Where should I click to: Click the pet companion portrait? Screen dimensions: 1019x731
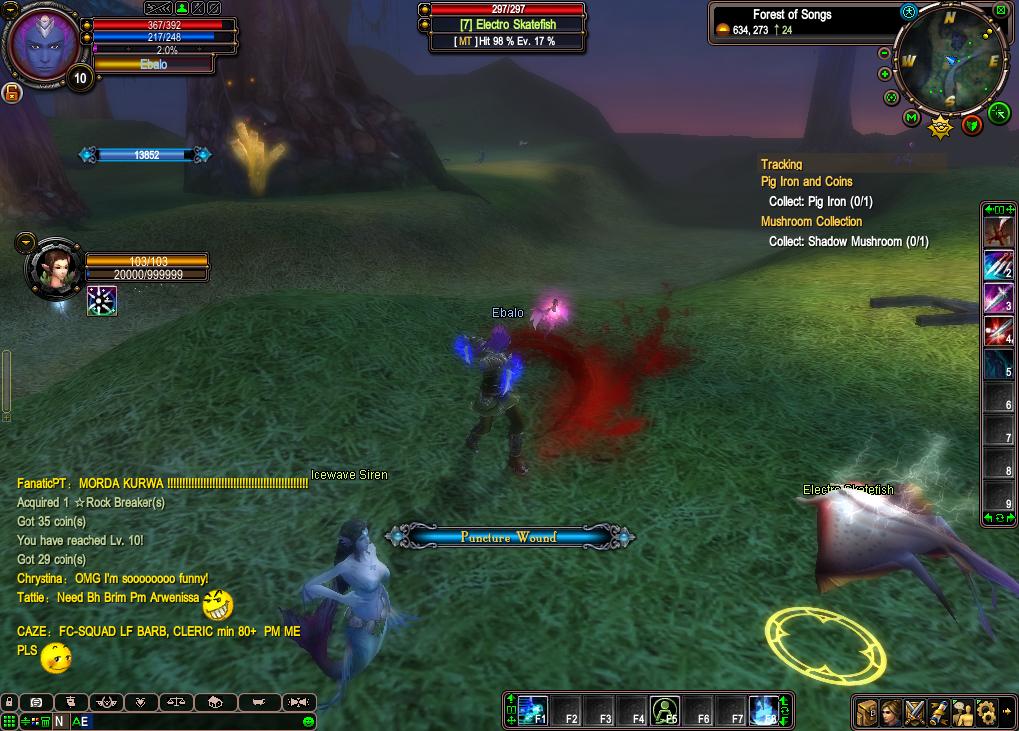pos(54,267)
